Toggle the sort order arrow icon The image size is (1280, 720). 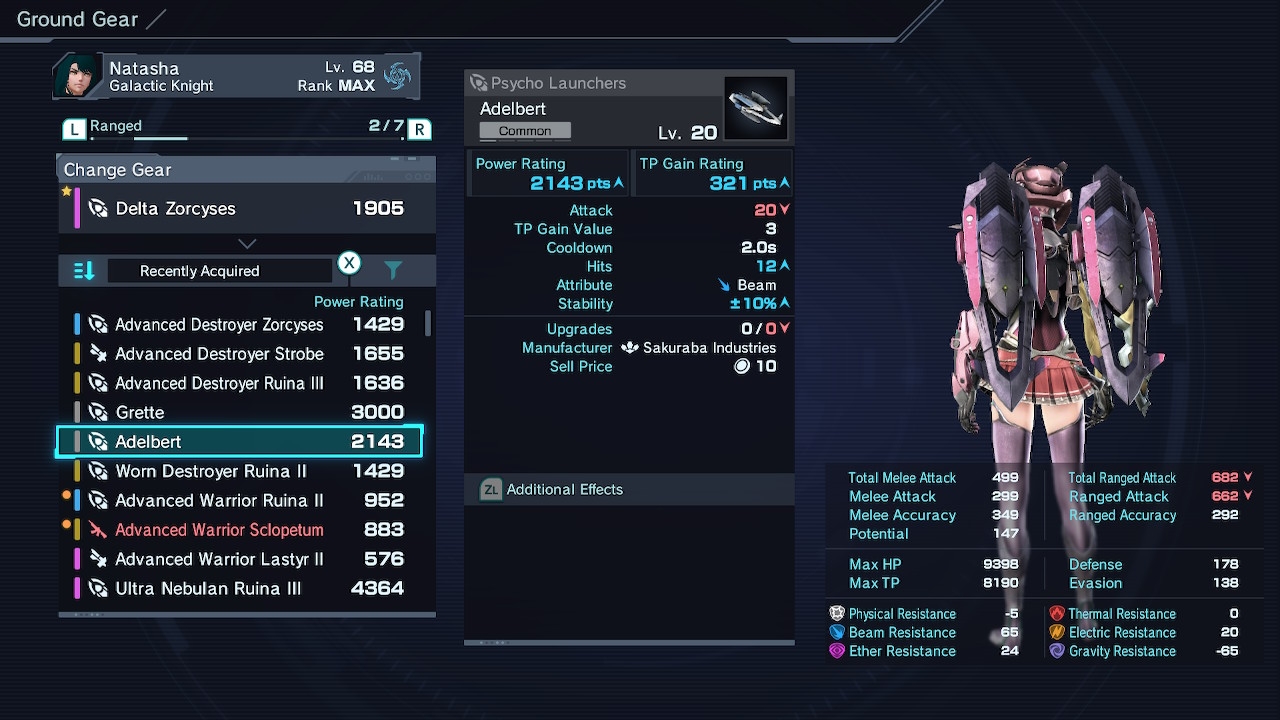pos(84,271)
